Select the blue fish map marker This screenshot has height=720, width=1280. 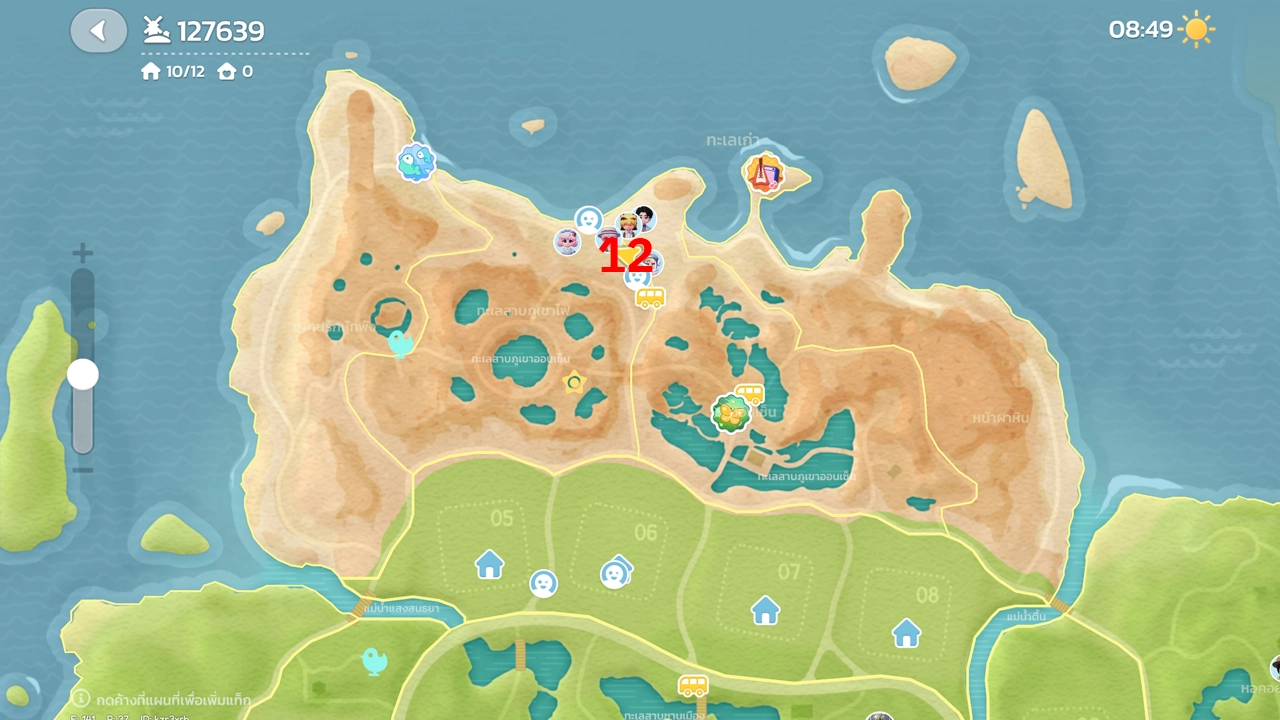click(416, 162)
